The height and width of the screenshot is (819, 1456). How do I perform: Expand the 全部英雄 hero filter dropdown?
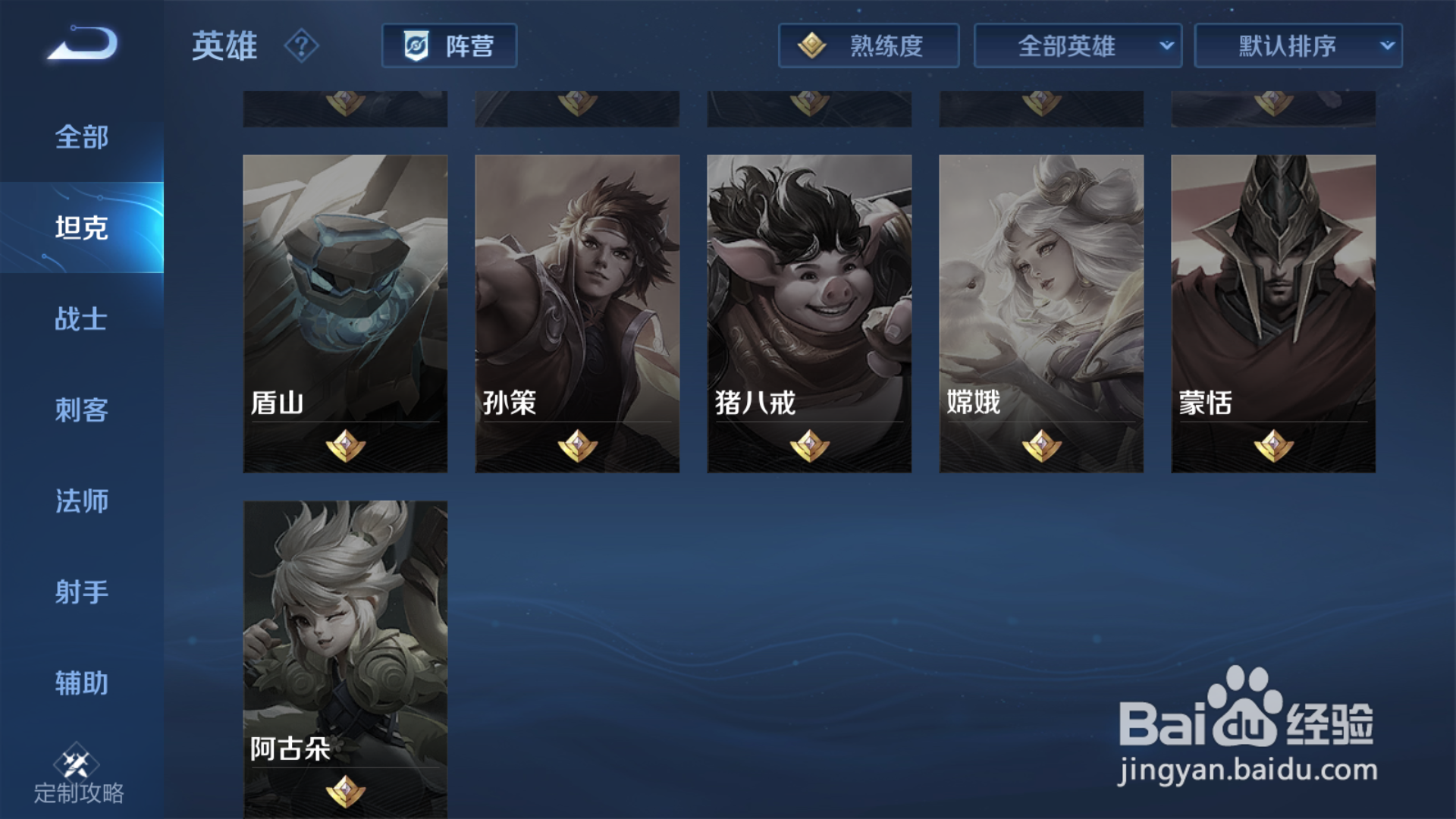(x=1077, y=45)
